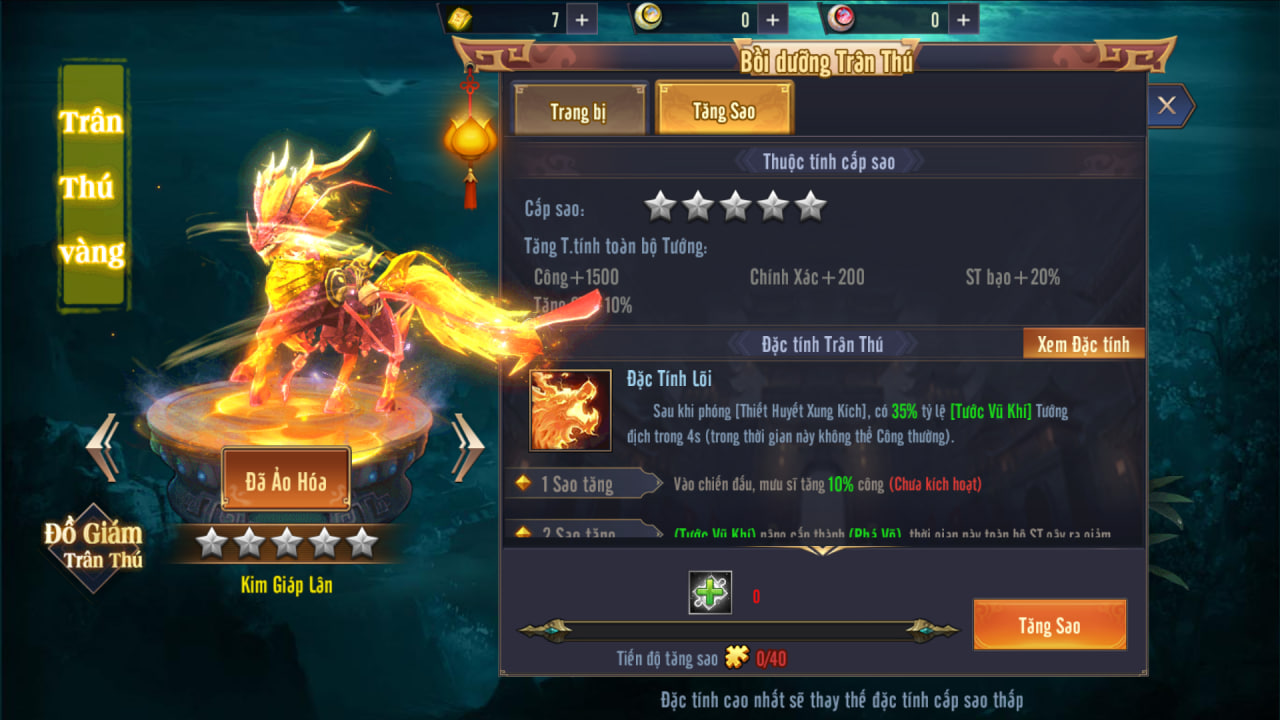Click the orange Tăng Sao upgrade button

click(1049, 625)
